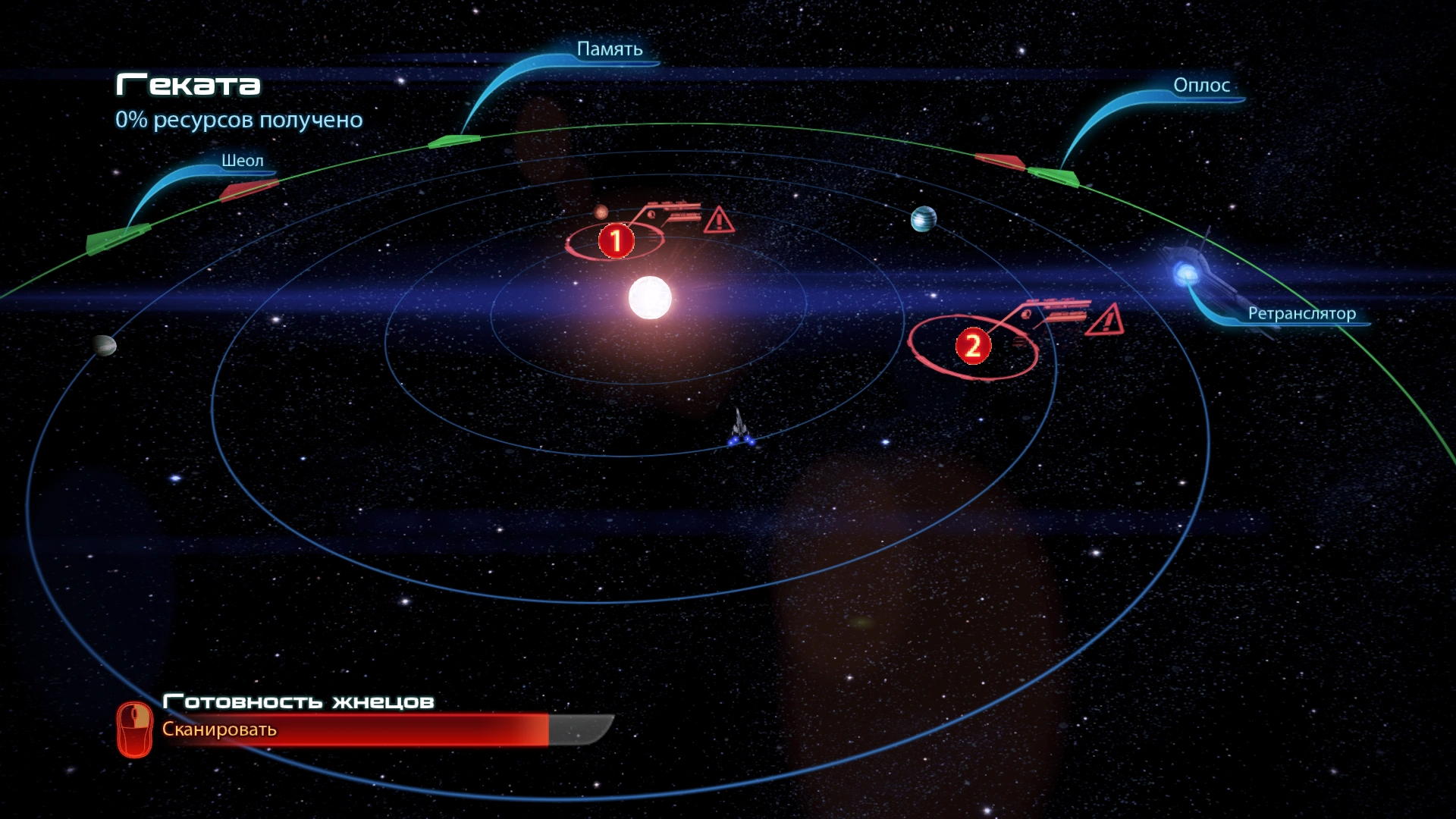Click the red marker numbered 1
This screenshot has width=1456, height=819.
[x=616, y=240]
